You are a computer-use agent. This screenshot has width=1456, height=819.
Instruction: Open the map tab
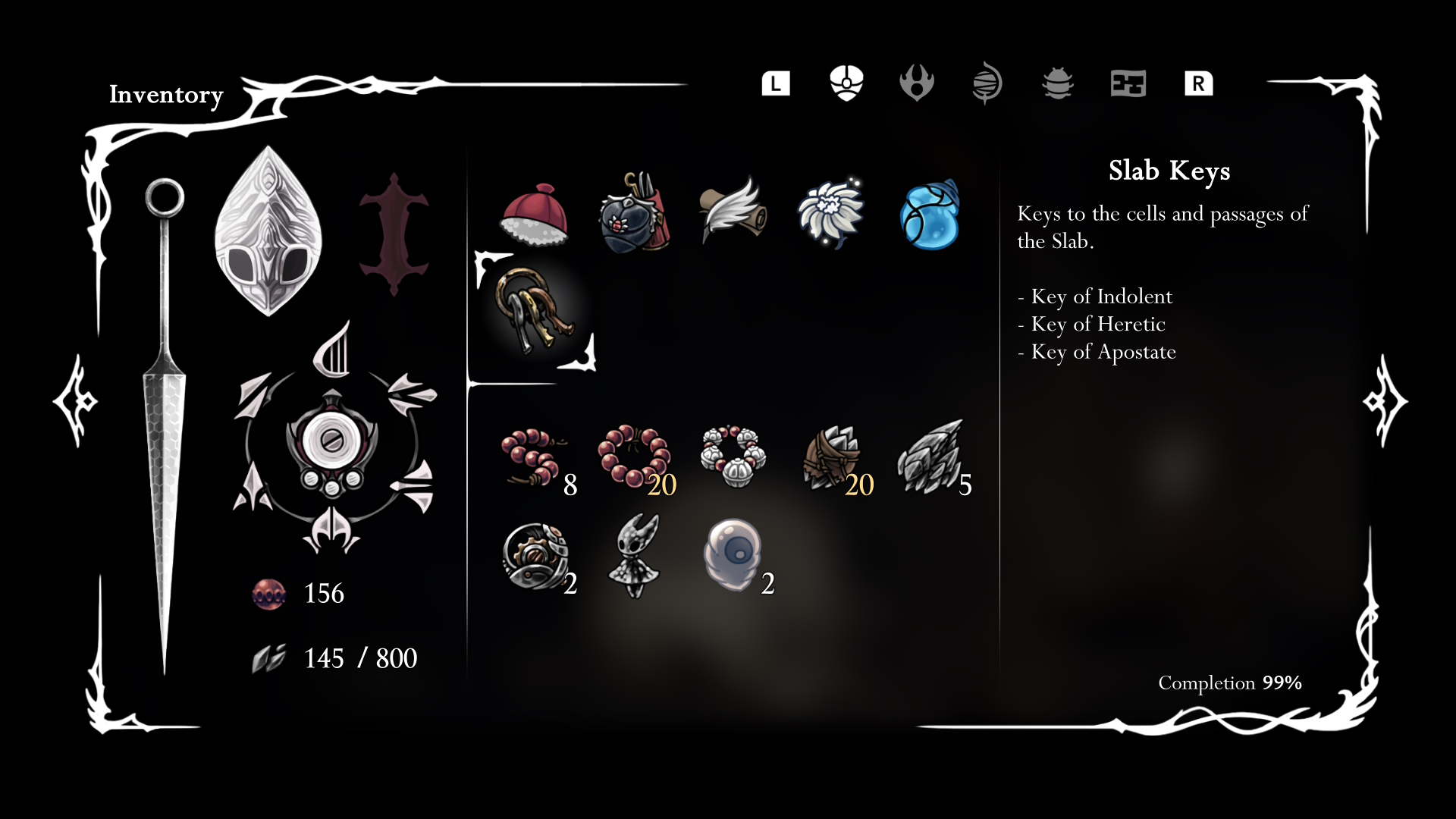(1128, 83)
